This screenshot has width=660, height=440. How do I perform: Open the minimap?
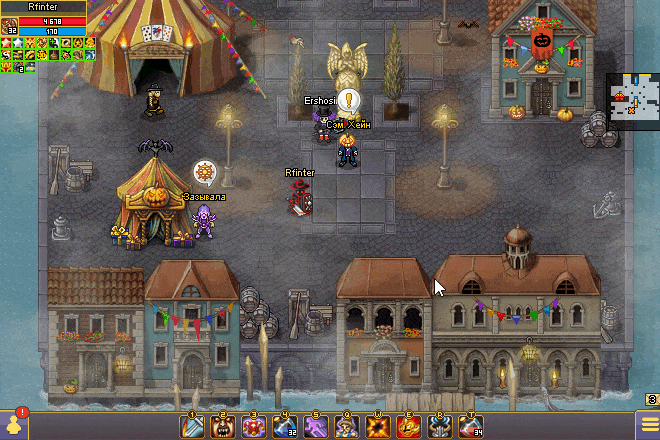click(632, 102)
